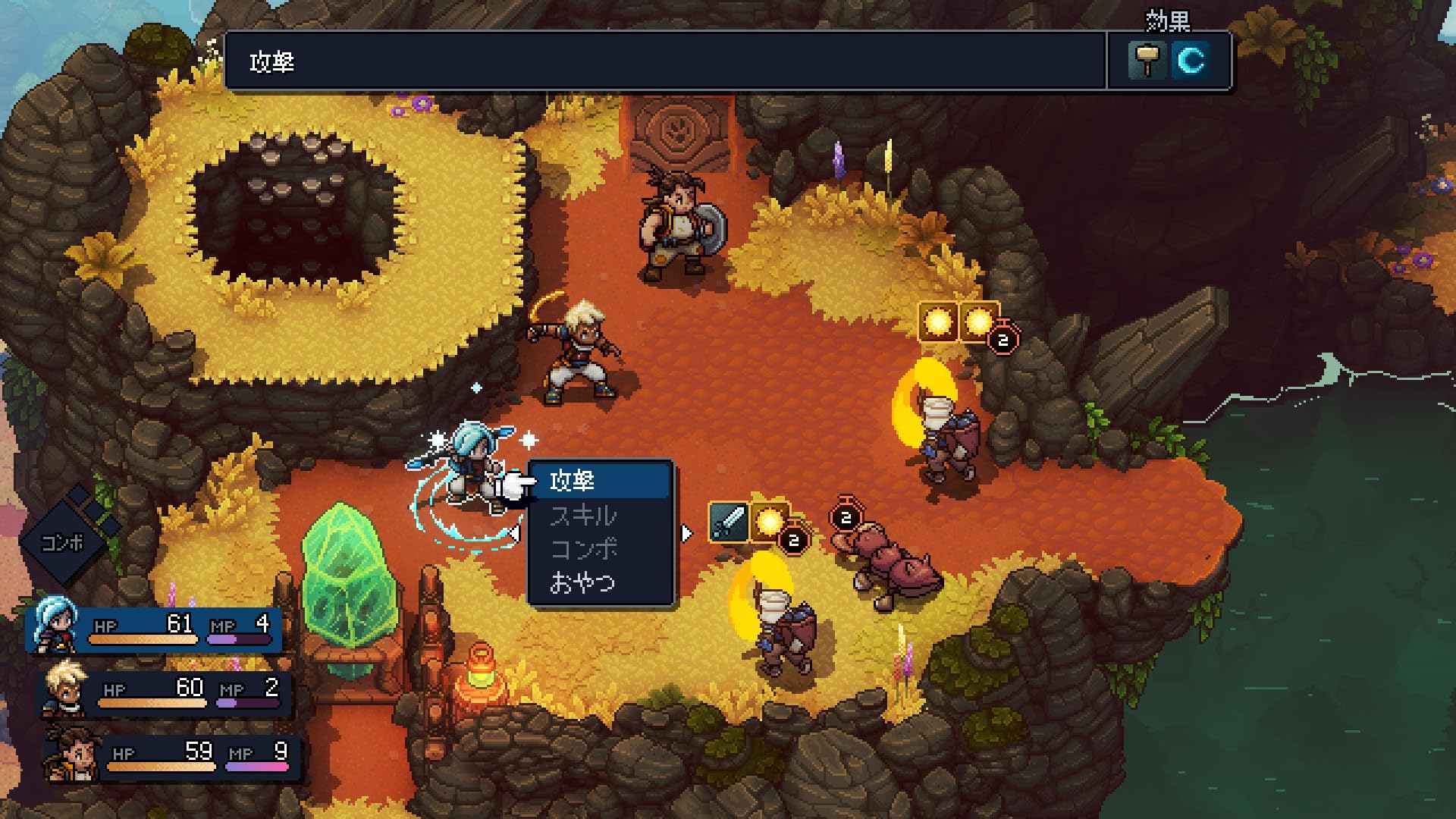Image resolution: width=1456 pixels, height=819 pixels.
Task: Select the blue-haired character's status panel
Action: [155, 629]
